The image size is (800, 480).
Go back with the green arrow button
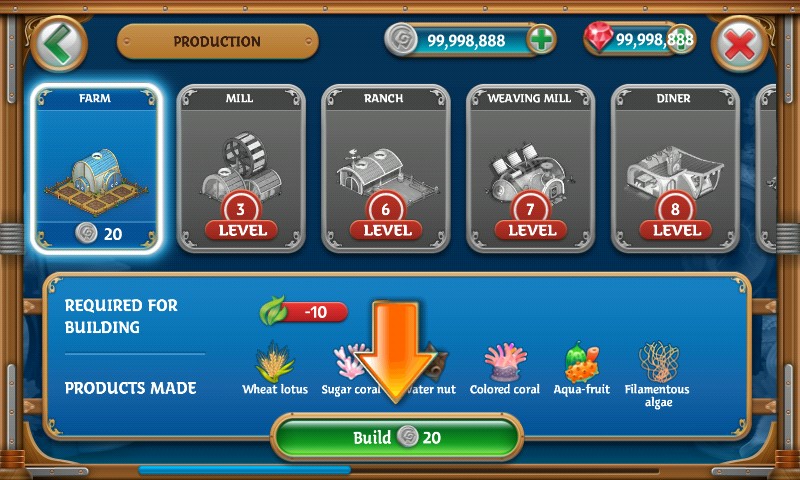coord(59,43)
